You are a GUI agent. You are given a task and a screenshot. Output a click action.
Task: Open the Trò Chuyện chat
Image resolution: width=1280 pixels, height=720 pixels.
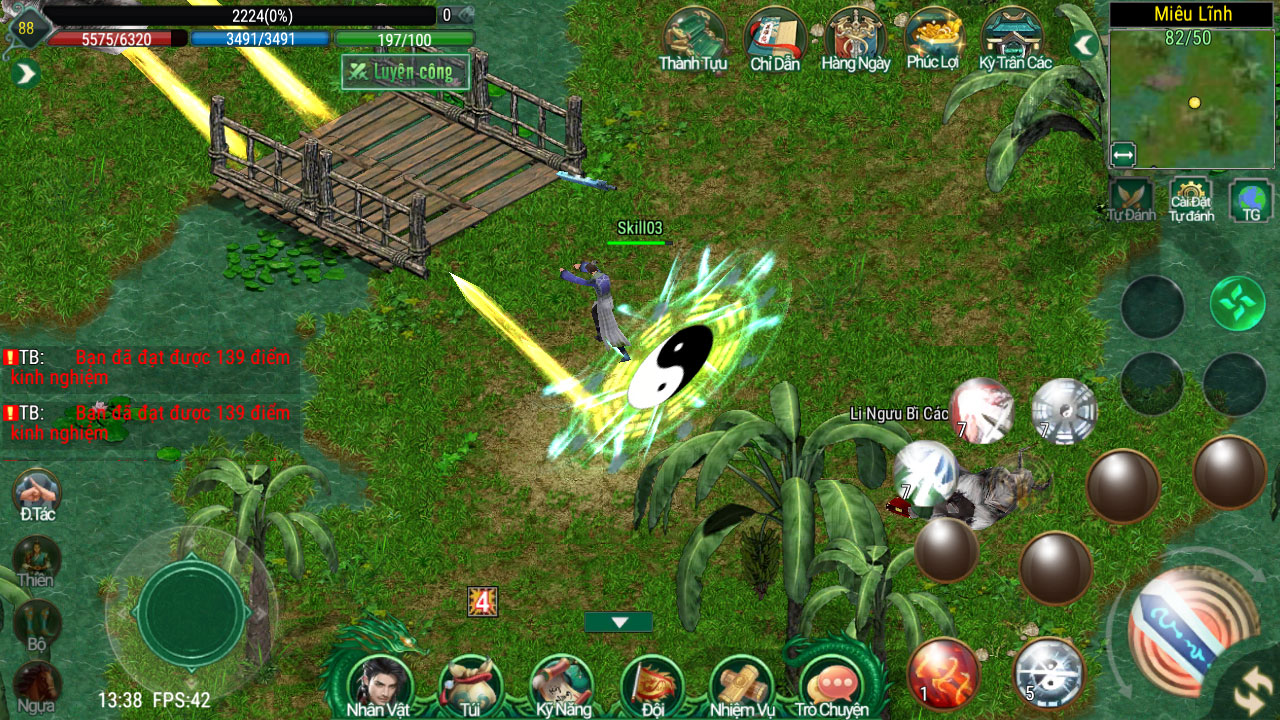(x=832, y=682)
